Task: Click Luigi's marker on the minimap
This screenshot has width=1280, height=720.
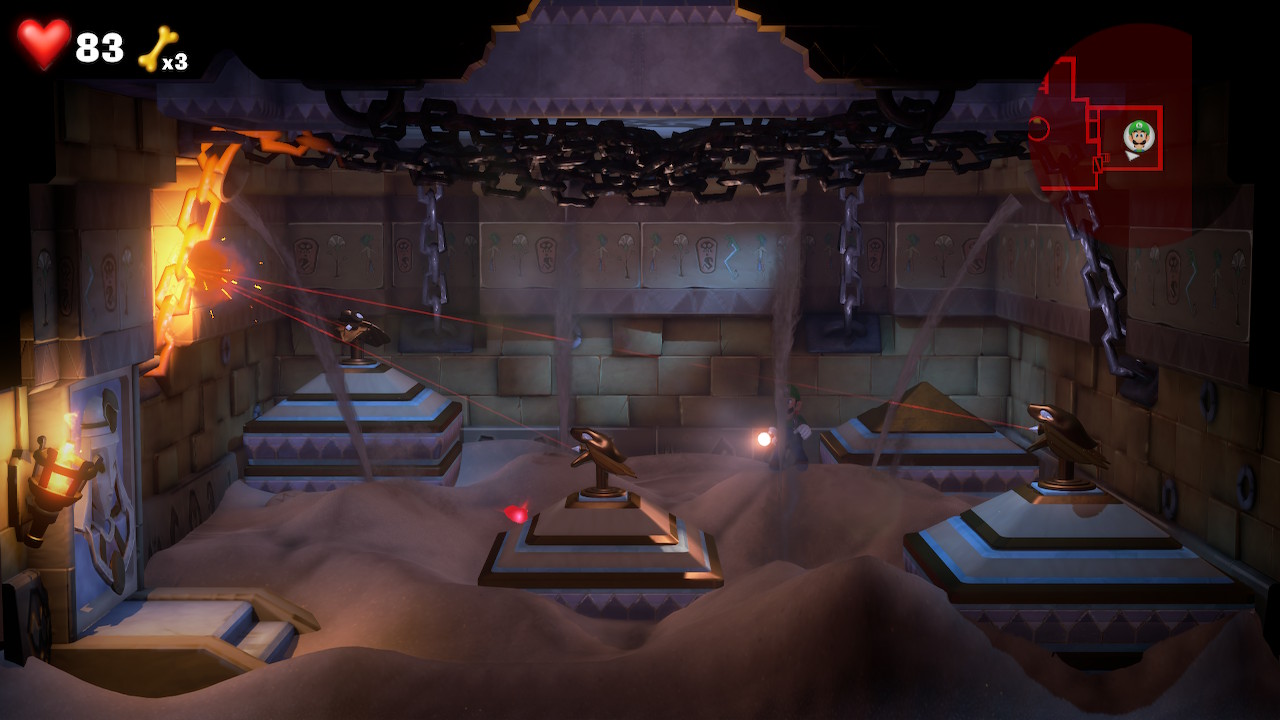Action: pos(1138,135)
